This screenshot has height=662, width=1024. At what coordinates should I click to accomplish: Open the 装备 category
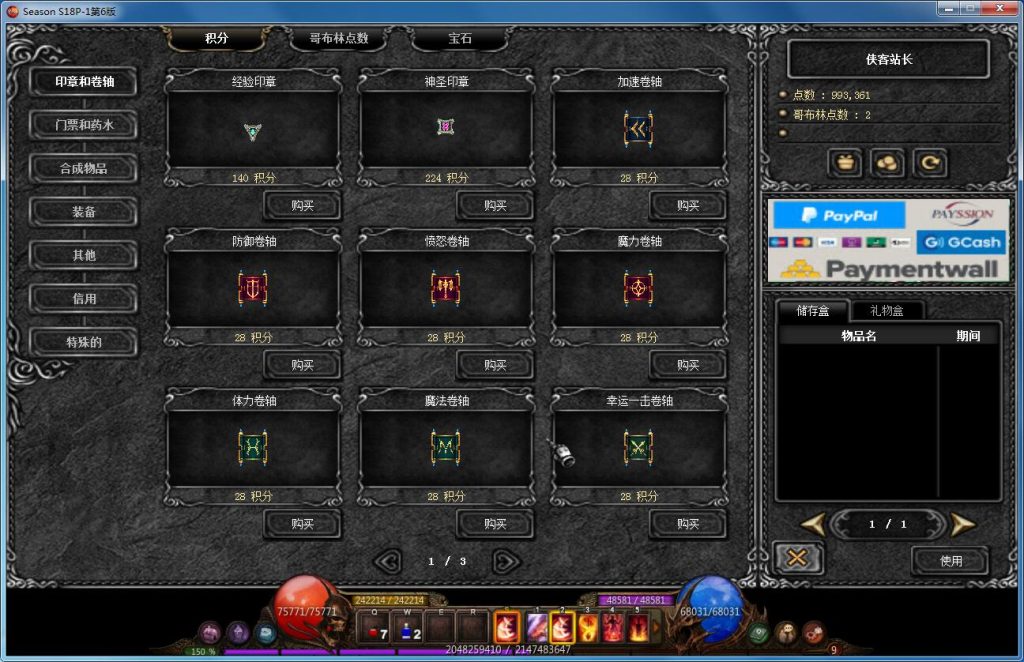(x=83, y=212)
